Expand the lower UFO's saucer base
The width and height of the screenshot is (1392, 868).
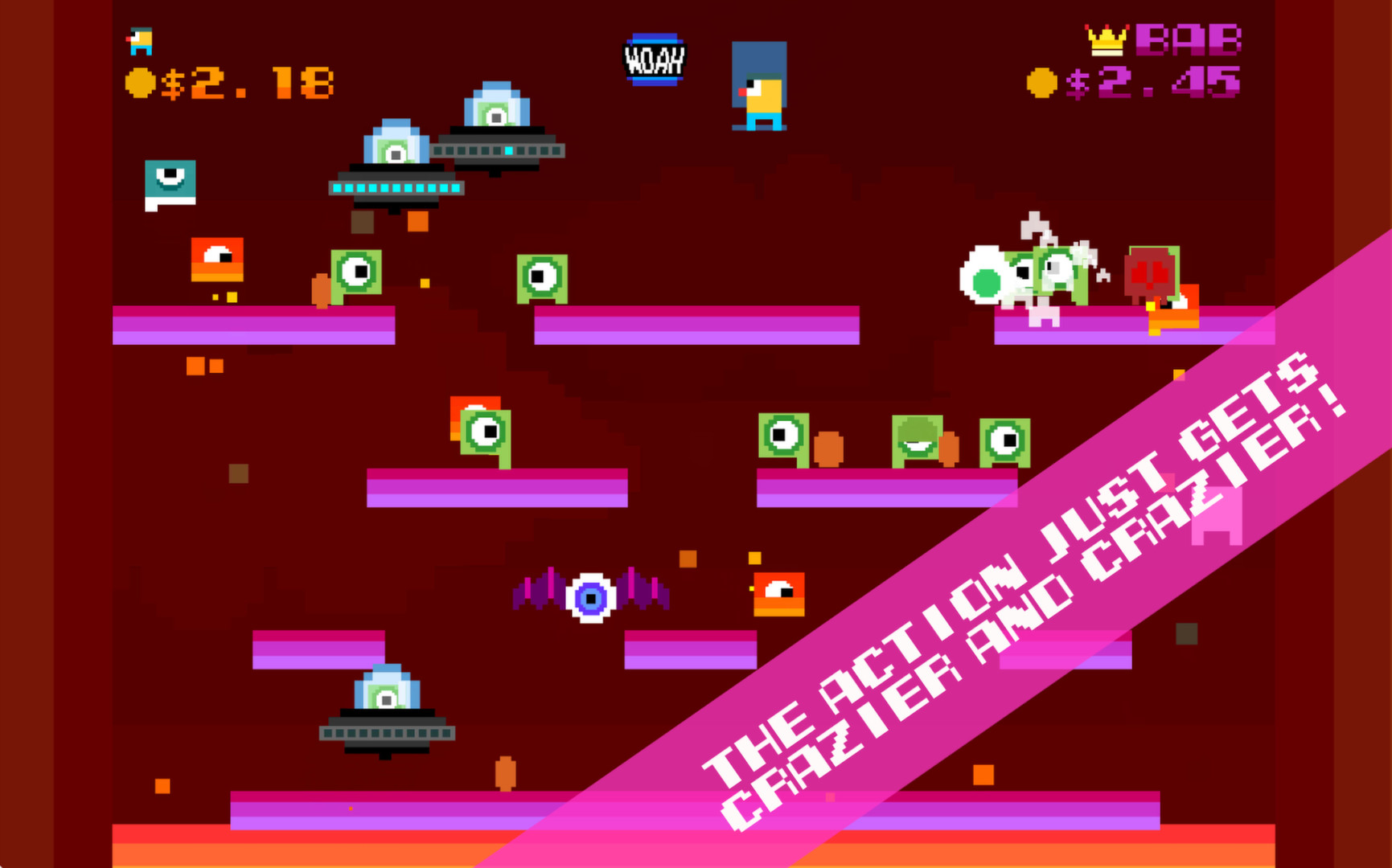pos(384,733)
